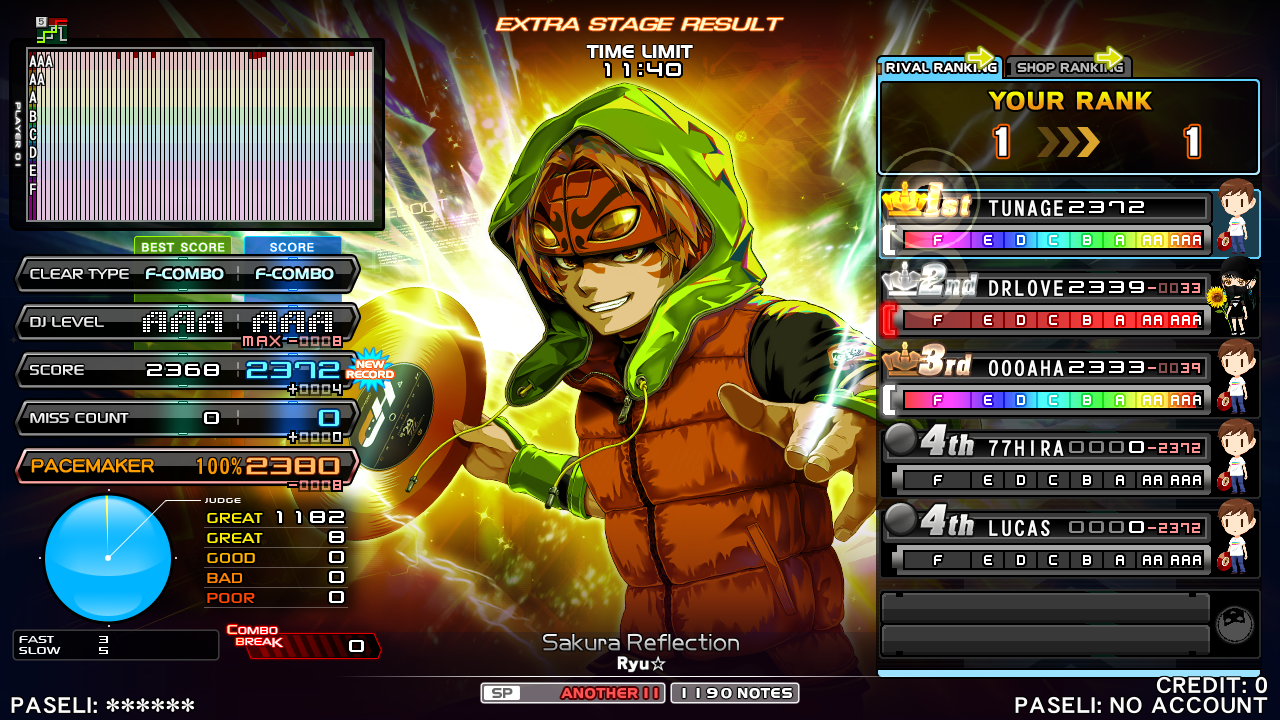Pick the 77HIRA rival ranking row
Image resolution: width=1280 pixels, height=720 pixels.
click(x=1046, y=463)
